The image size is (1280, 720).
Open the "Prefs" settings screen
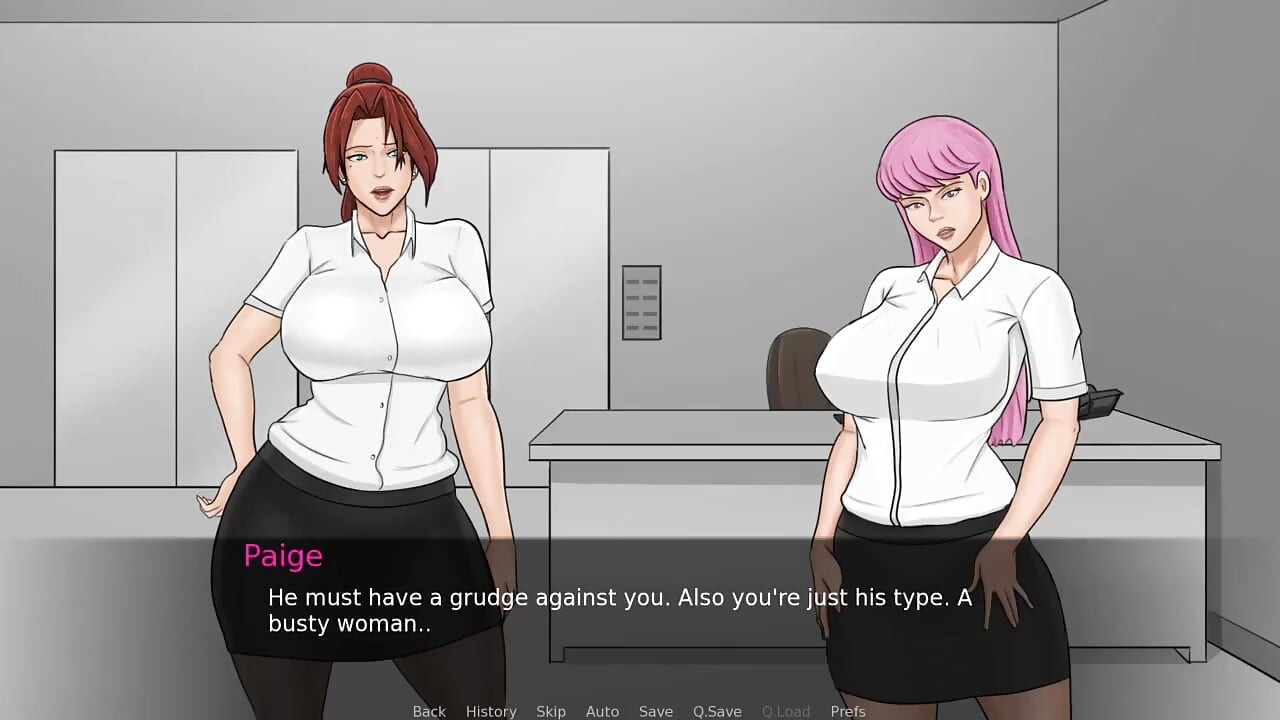pyautogui.click(x=847, y=711)
